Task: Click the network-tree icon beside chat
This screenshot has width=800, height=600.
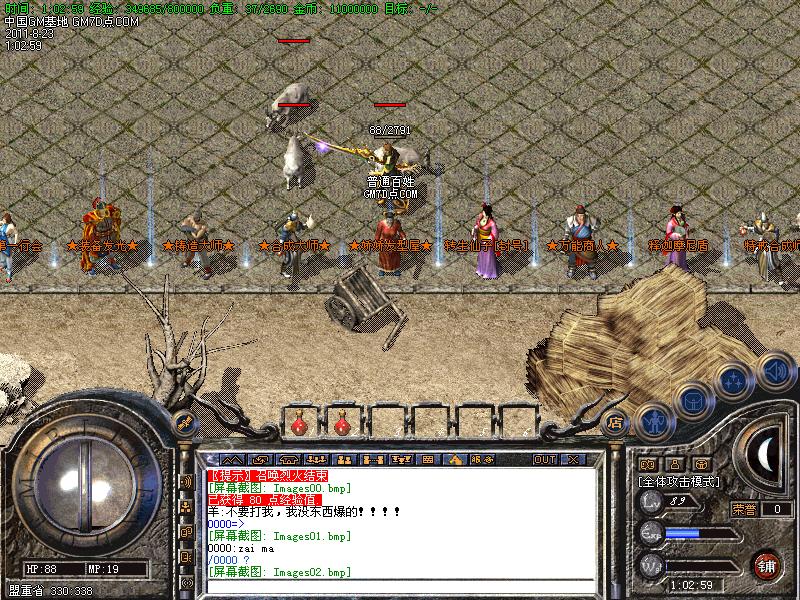Action: 186,507
